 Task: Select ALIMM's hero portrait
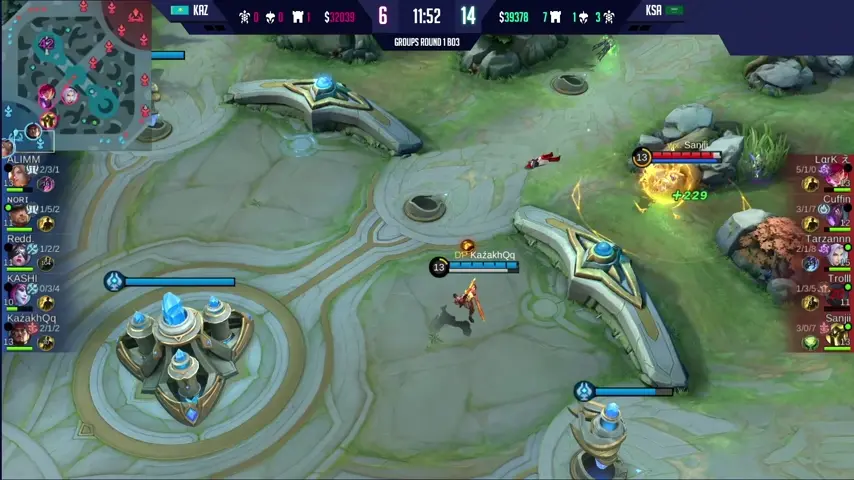[x=18, y=177]
